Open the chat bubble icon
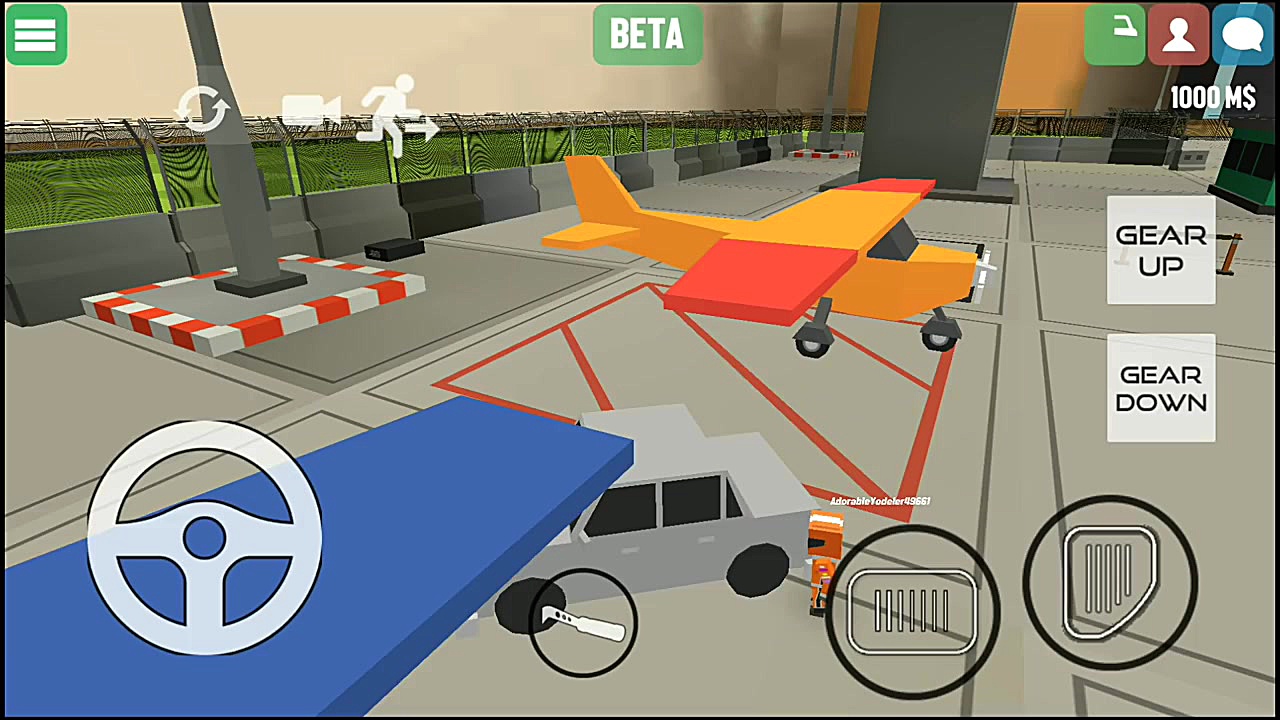1280x720 pixels. tap(1242, 35)
